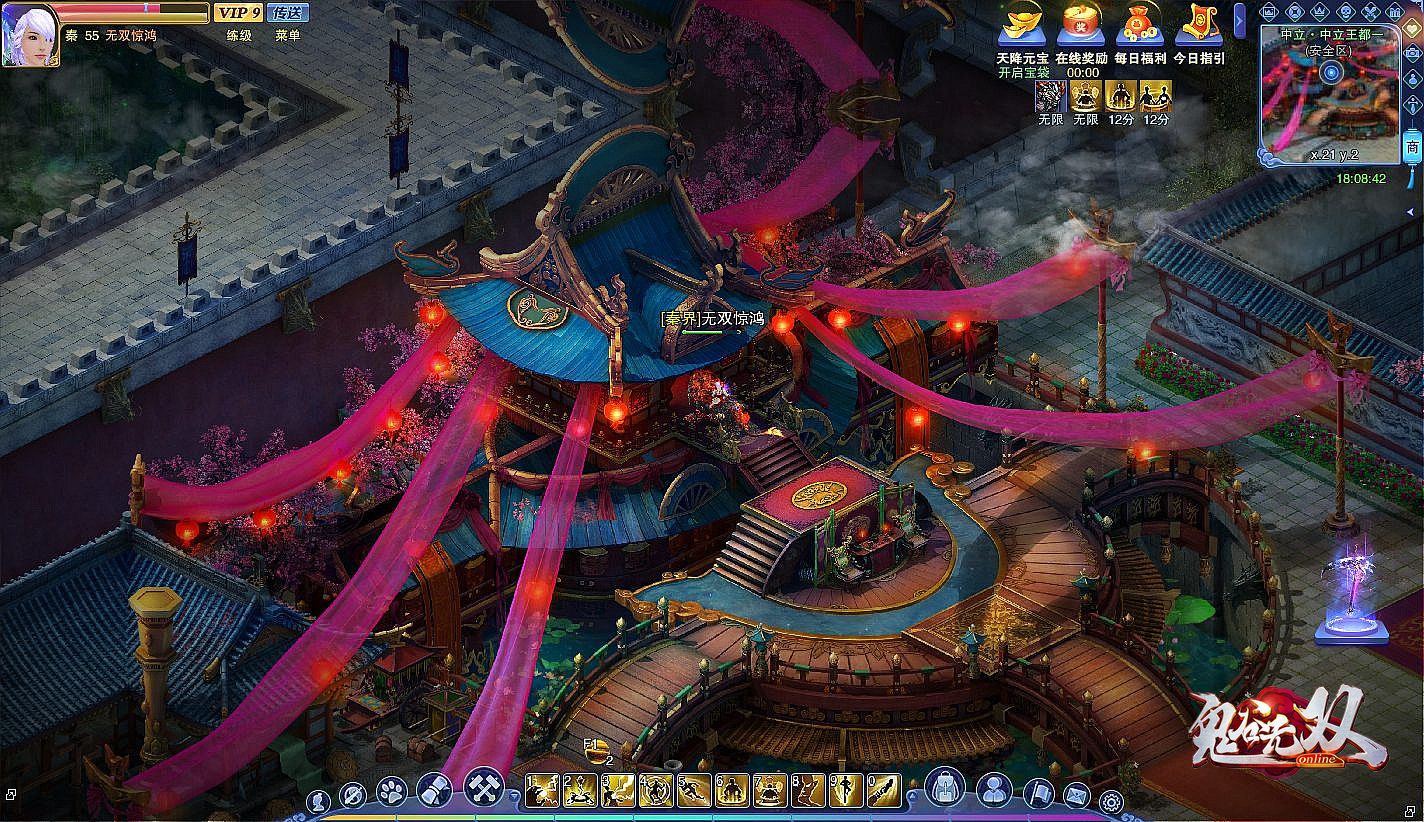Collapse the event icons with arrow tab
Screen dimensions: 1424x822
(x=1239, y=20)
